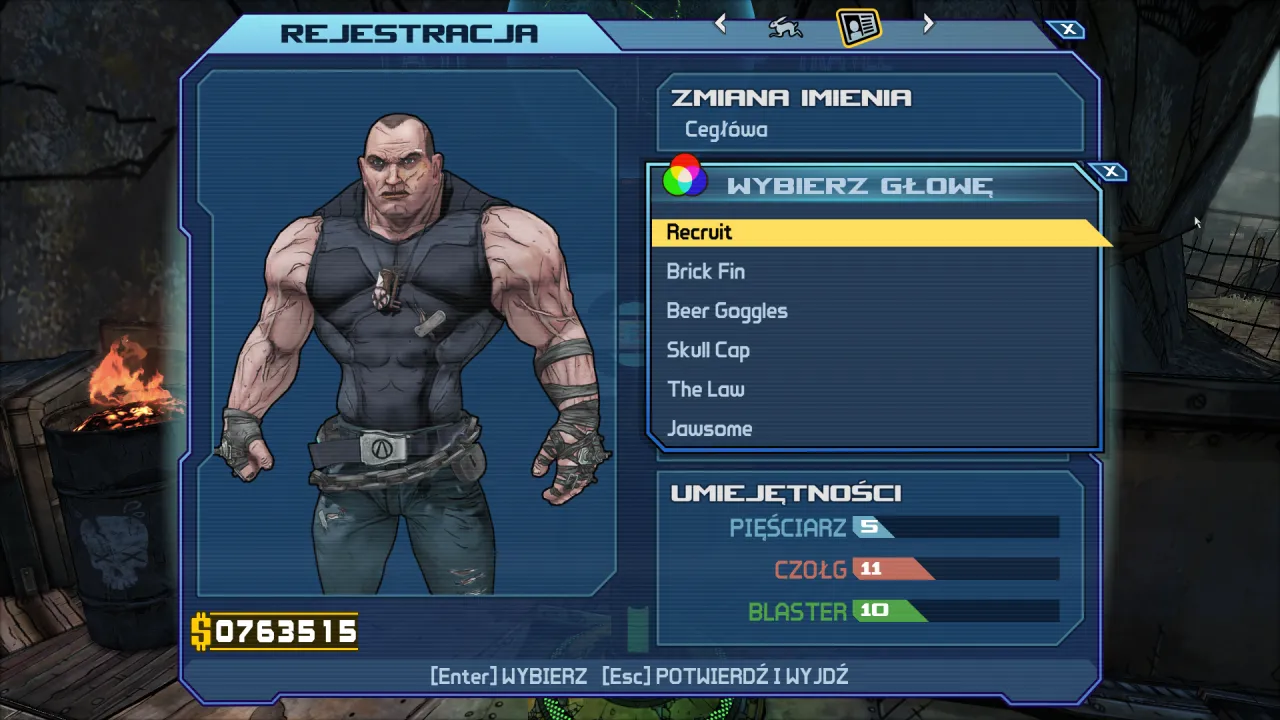Click the left navigation arrow at top

pyautogui.click(x=719, y=23)
